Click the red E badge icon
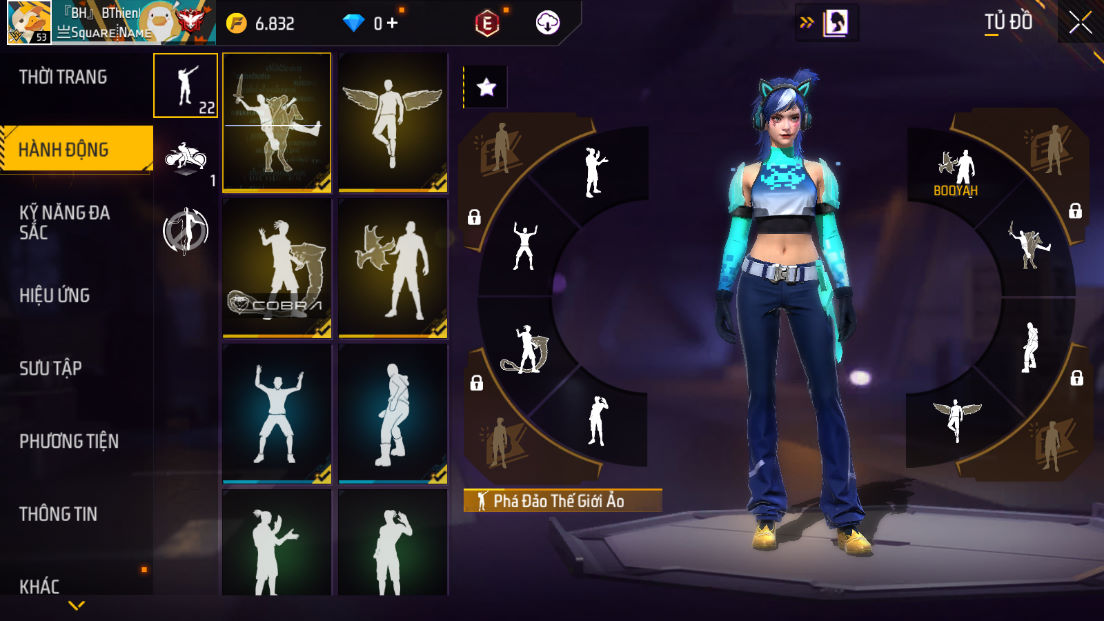Image resolution: width=1104 pixels, height=621 pixels. pos(487,23)
